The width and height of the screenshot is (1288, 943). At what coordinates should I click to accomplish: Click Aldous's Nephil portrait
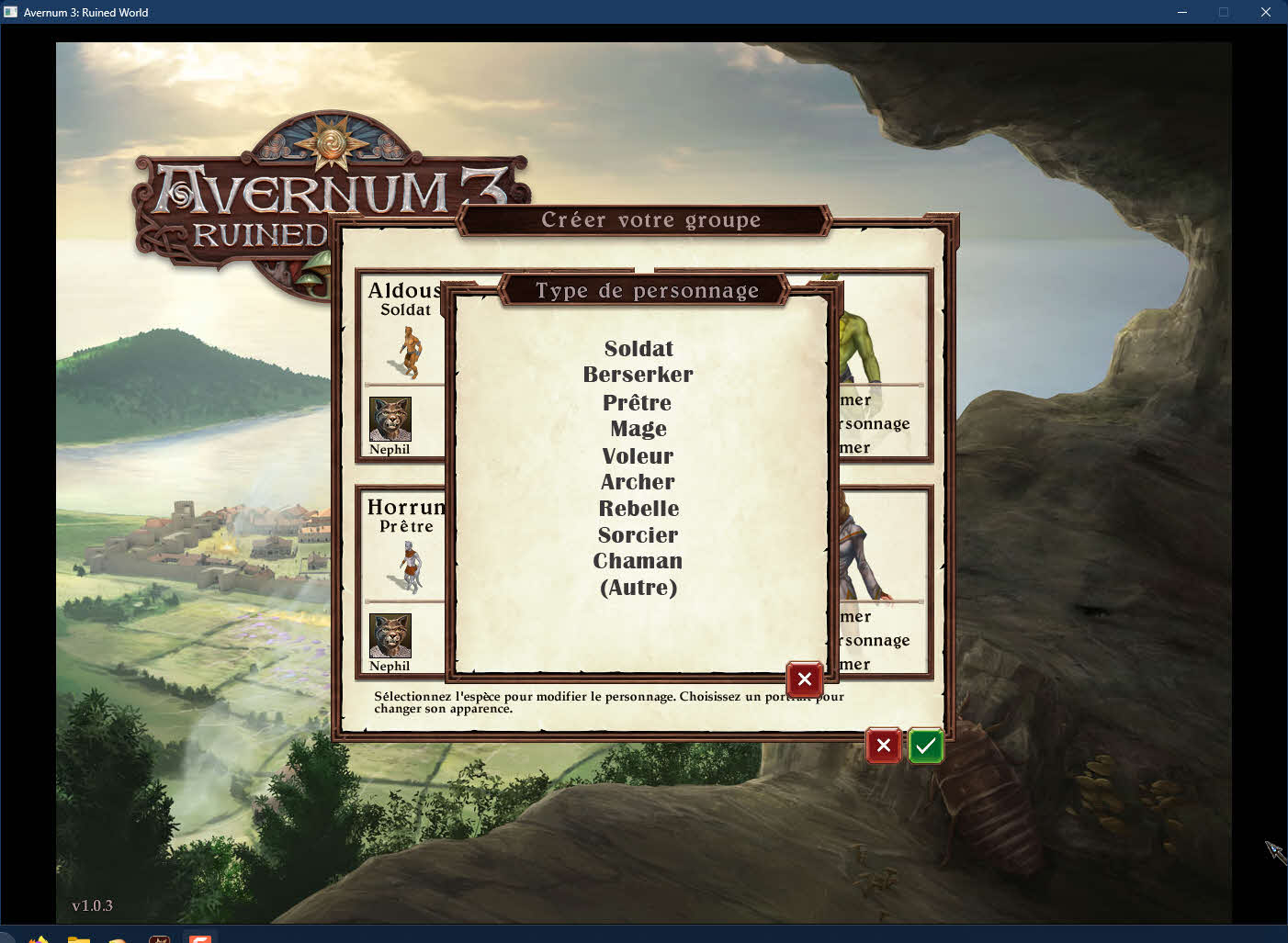click(390, 419)
